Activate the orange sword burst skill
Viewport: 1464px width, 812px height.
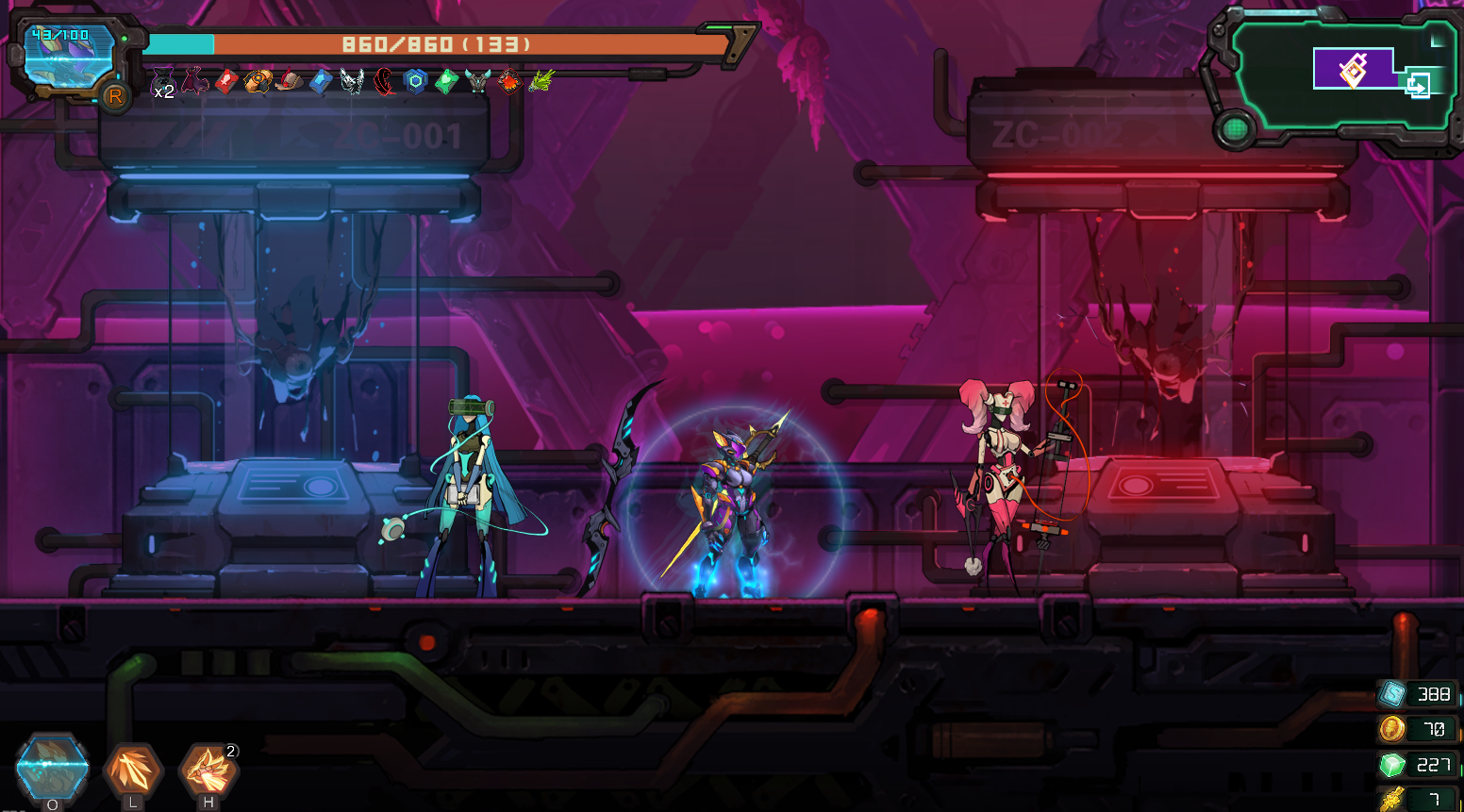pos(133,770)
